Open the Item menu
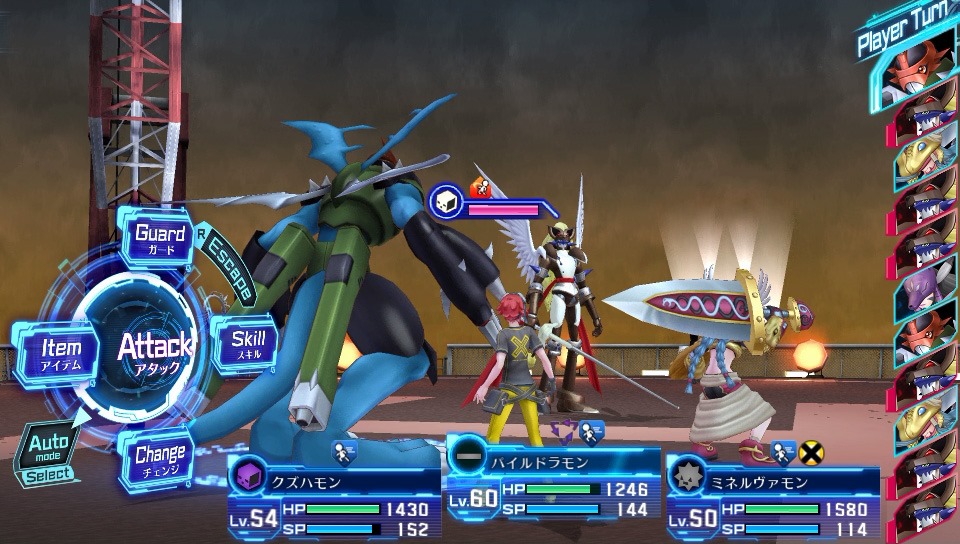The height and width of the screenshot is (544, 960). pyautogui.click(x=61, y=353)
